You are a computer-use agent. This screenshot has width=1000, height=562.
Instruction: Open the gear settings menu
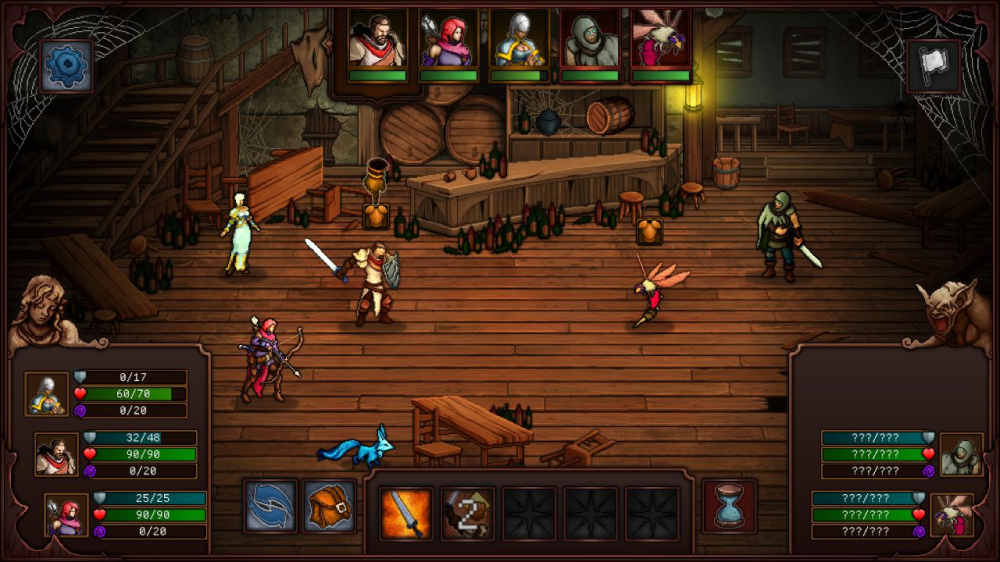67,66
